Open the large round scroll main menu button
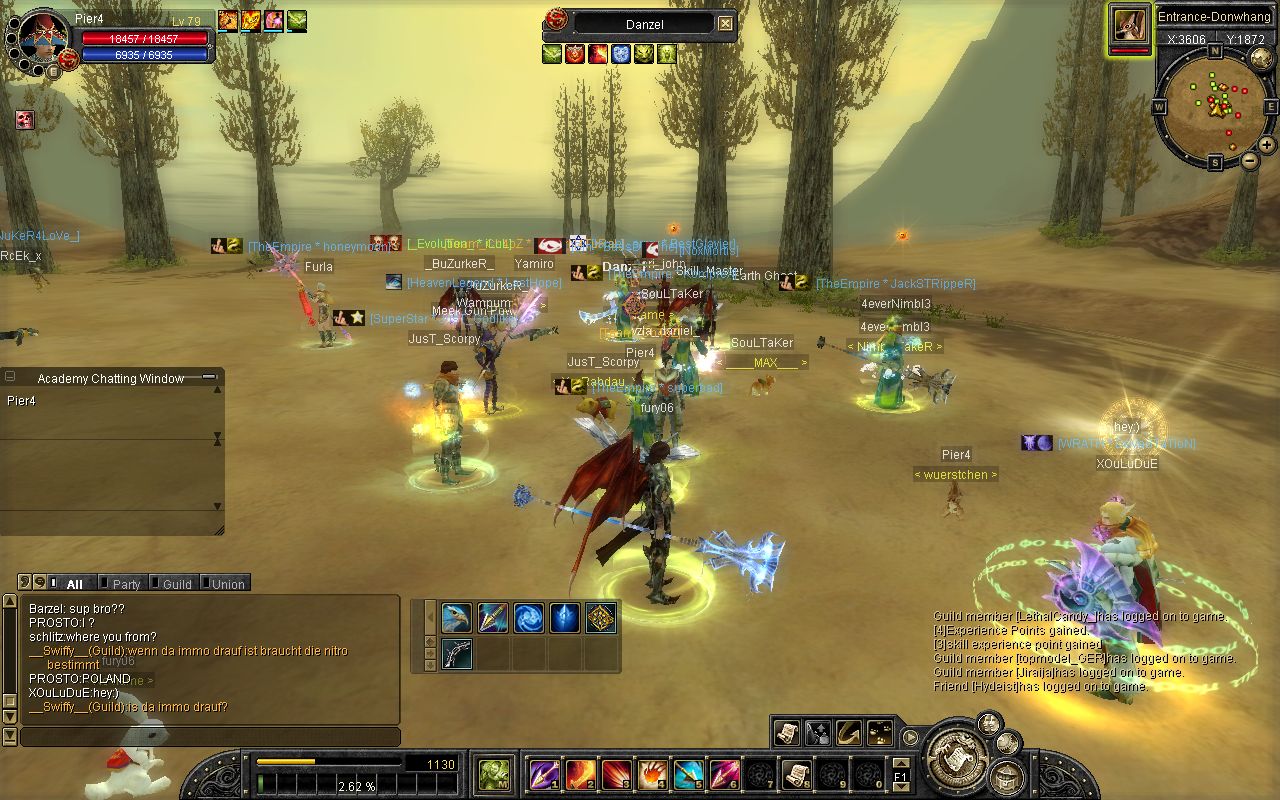This screenshot has width=1280, height=800. (957, 758)
